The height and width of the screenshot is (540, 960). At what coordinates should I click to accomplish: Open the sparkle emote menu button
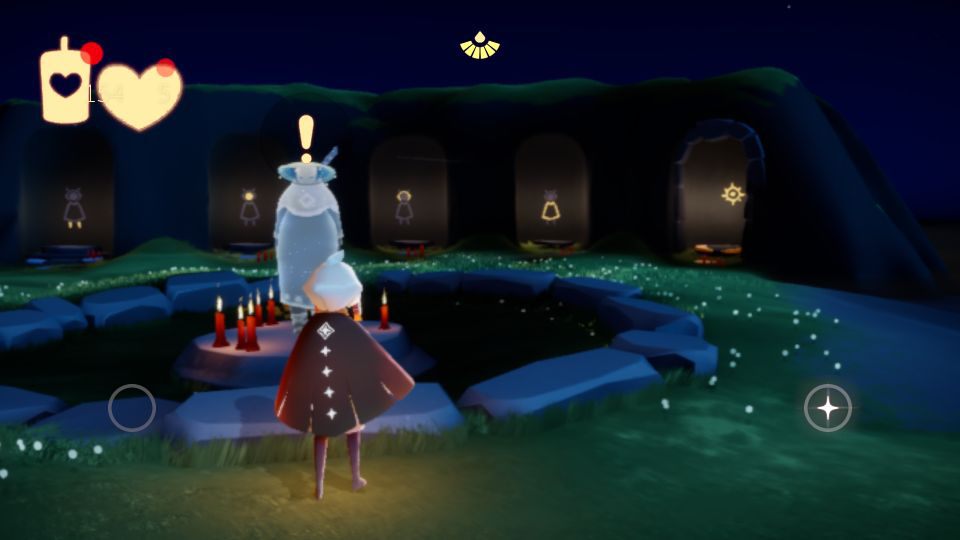(828, 408)
